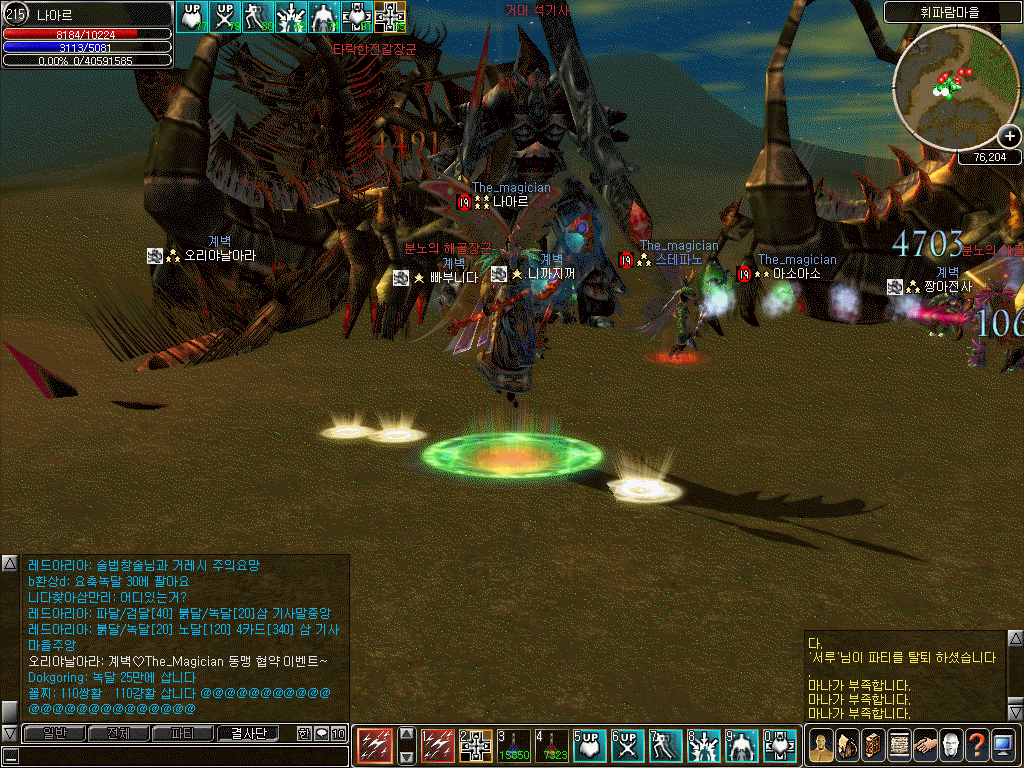Click the circular minimap
The height and width of the screenshot is (768, 1024).
[x=950, y=86]
